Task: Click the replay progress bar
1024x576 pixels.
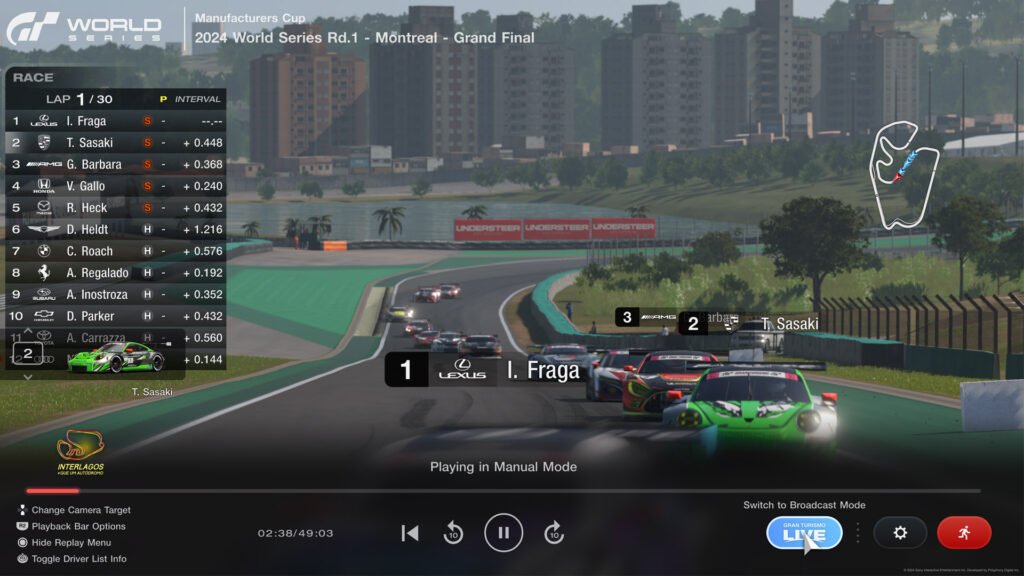Action: (x=502, y=491)
